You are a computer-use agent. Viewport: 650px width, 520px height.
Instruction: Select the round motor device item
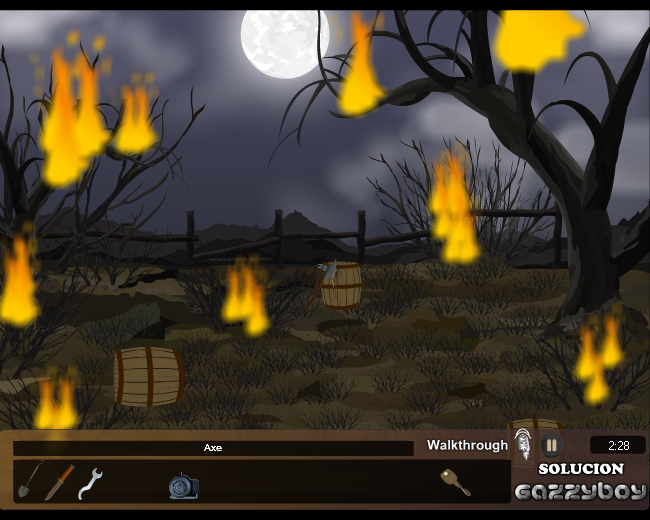click(x=183, y=486)
